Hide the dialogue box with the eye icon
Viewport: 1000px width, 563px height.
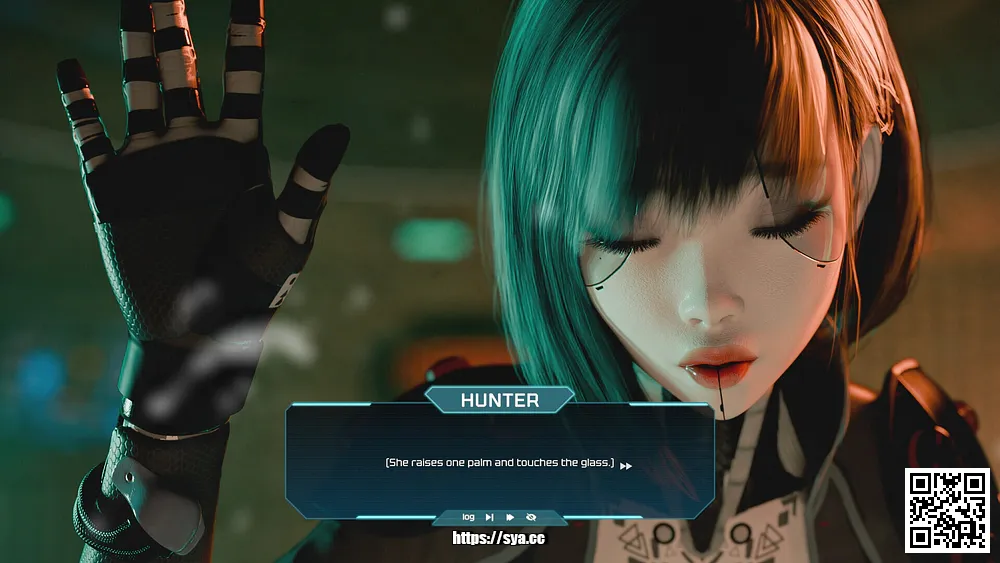click(x=531, y=517)
